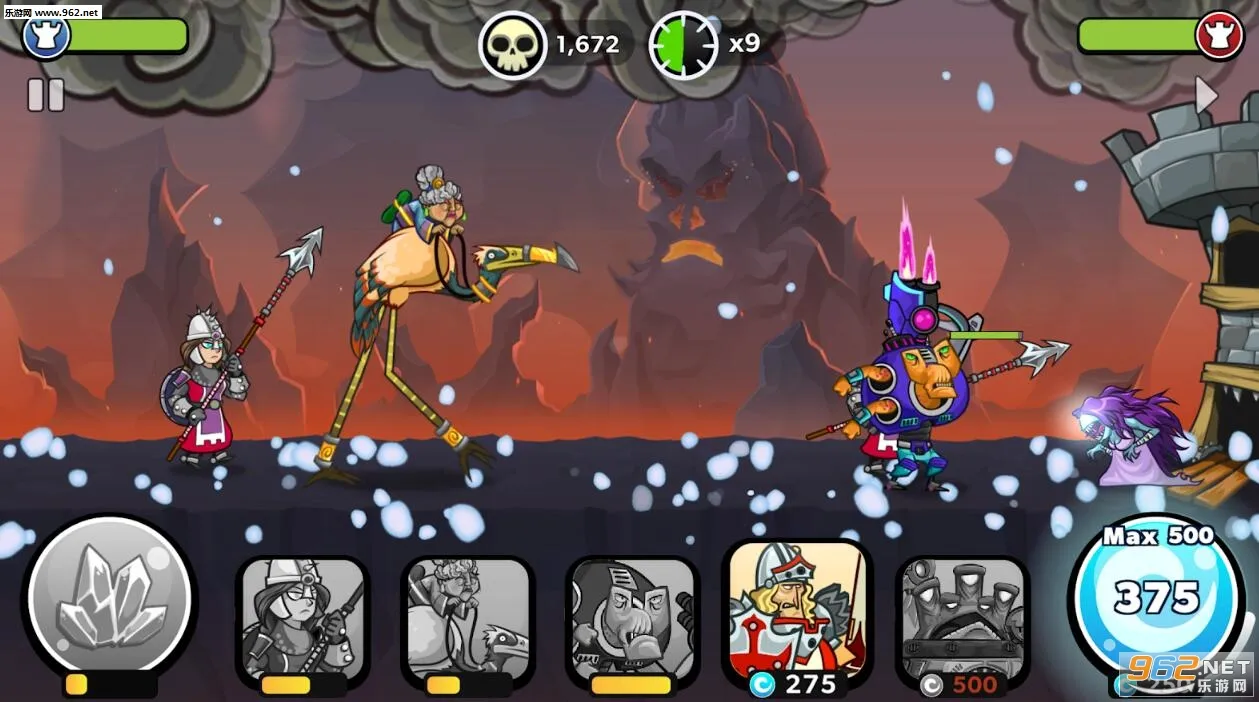Tap the blue mana orb upgrade
The width and height of the screenshot is (1259, 702).
pyautogui.click(x=1156, y=598)
